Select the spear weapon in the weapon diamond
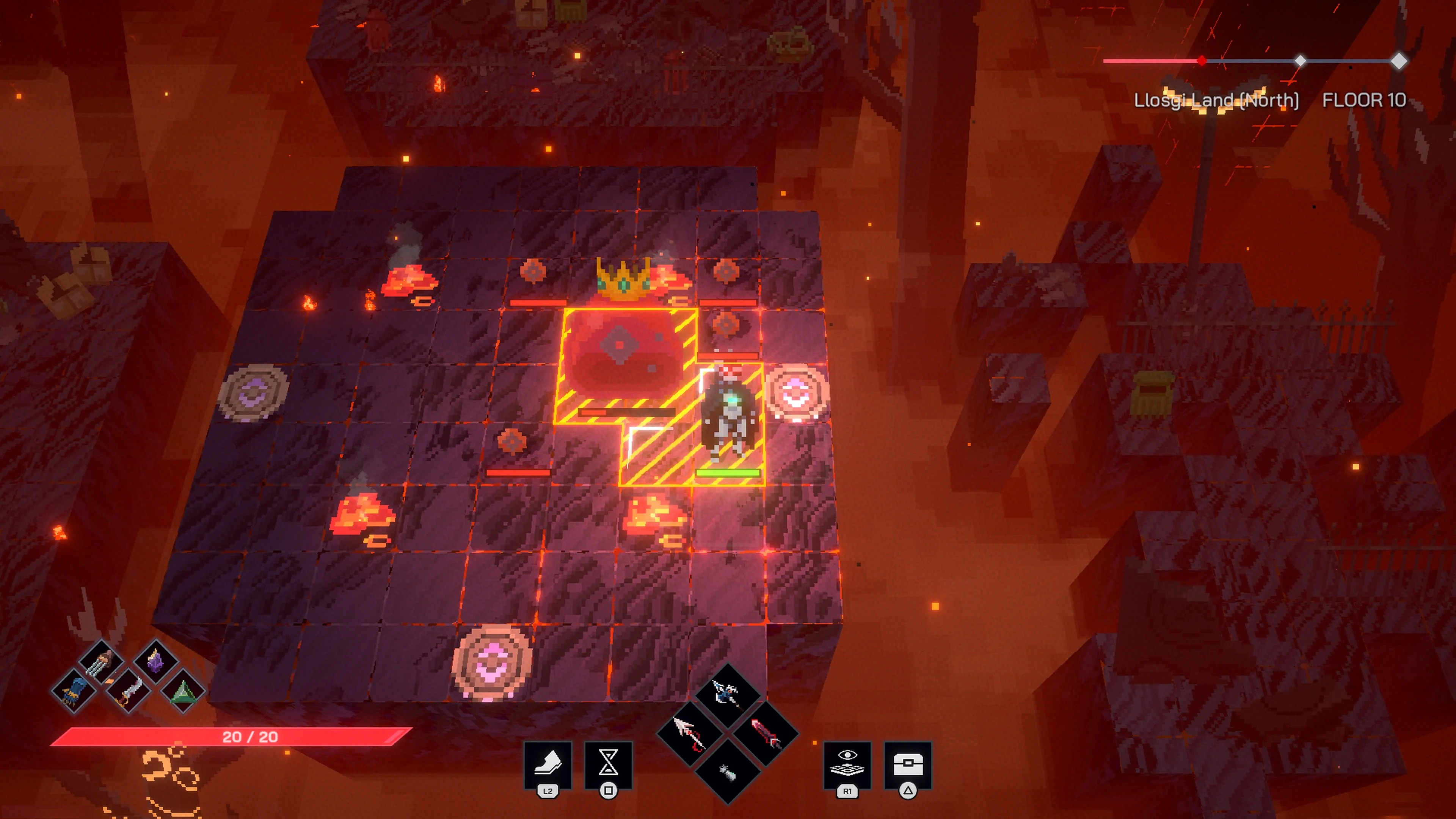Image resolution: width=1456 pixels, height=819 pixels. (690, 734)
